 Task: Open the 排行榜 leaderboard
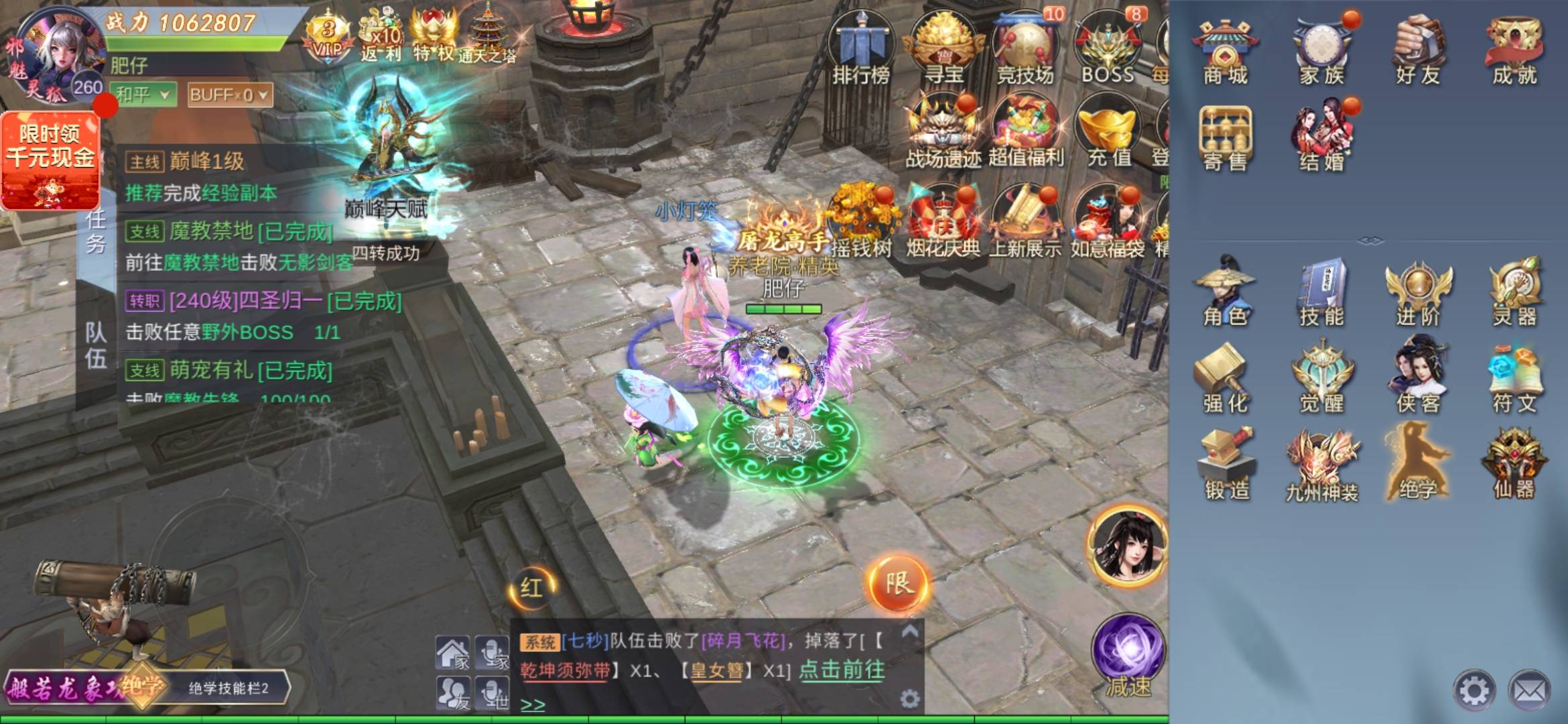tap(861, 50)
